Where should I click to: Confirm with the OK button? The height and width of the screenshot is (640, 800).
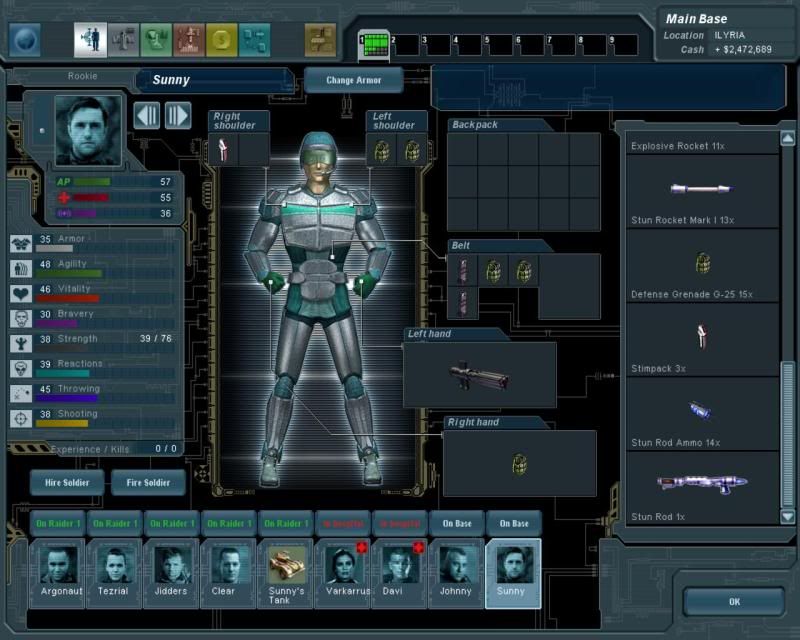click(x=734, y=602)
